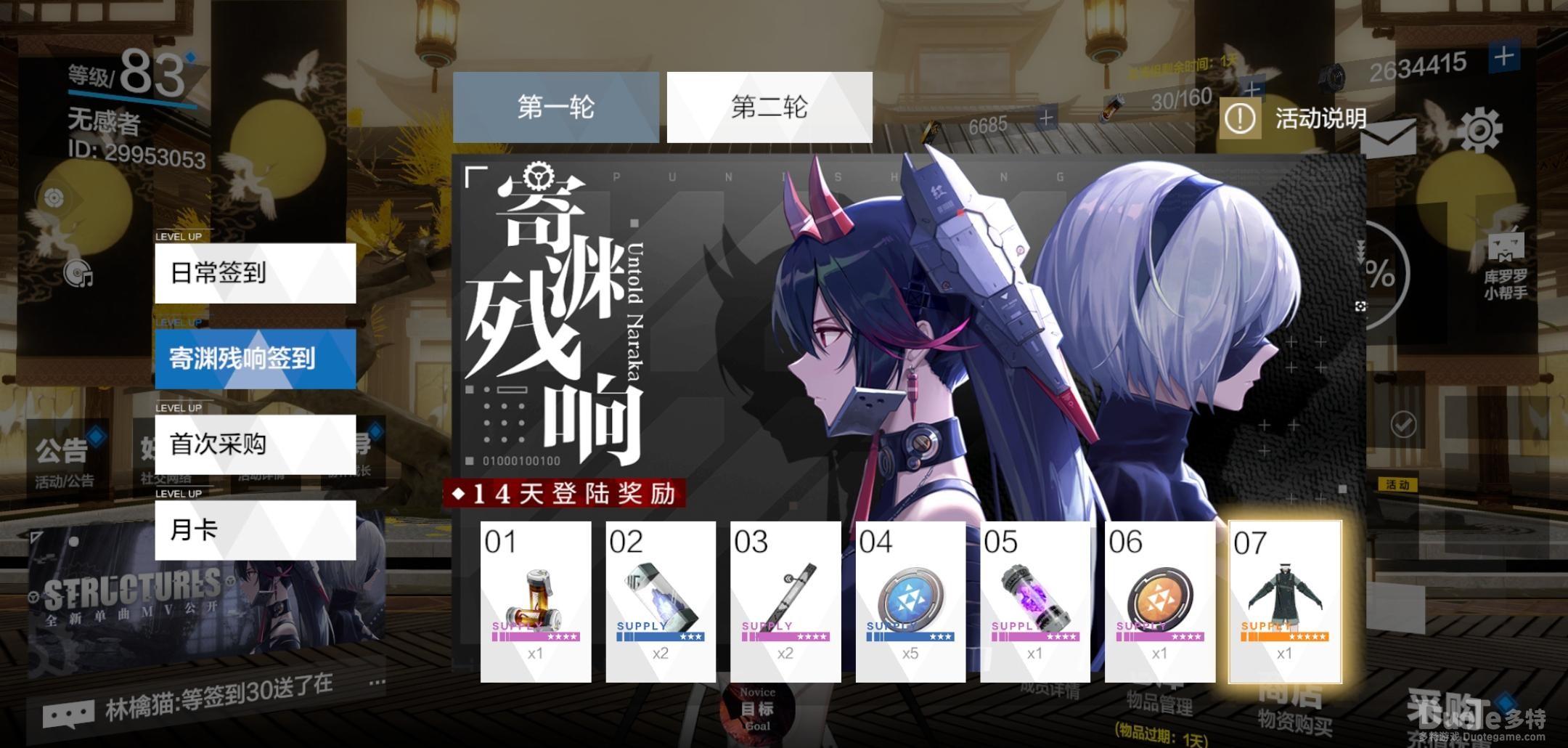Open the 活动说明 event description button
Viewport: 1568px width, 748px height.
tap(1299, 118)
